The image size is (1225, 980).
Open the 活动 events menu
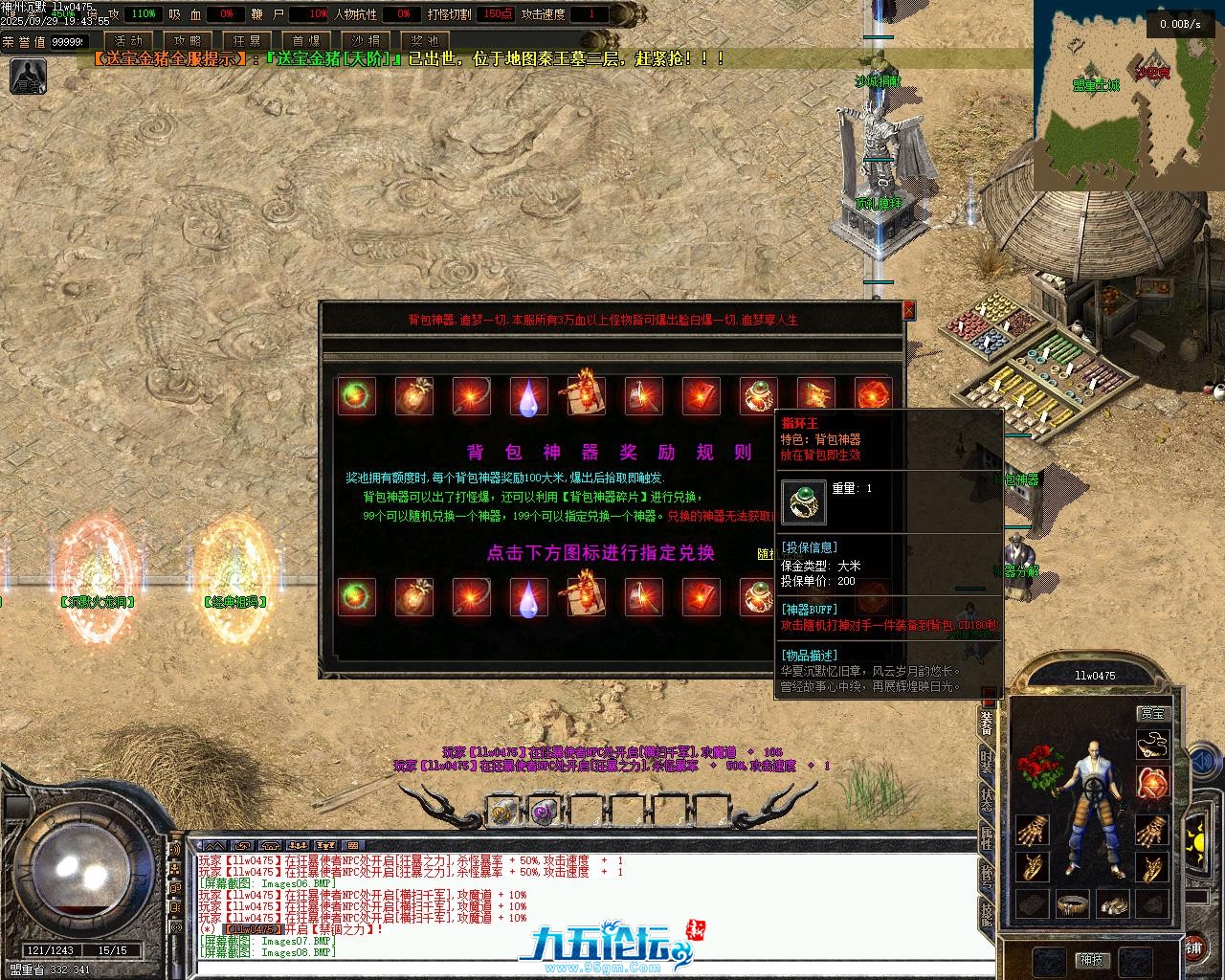tap(128, 41)
